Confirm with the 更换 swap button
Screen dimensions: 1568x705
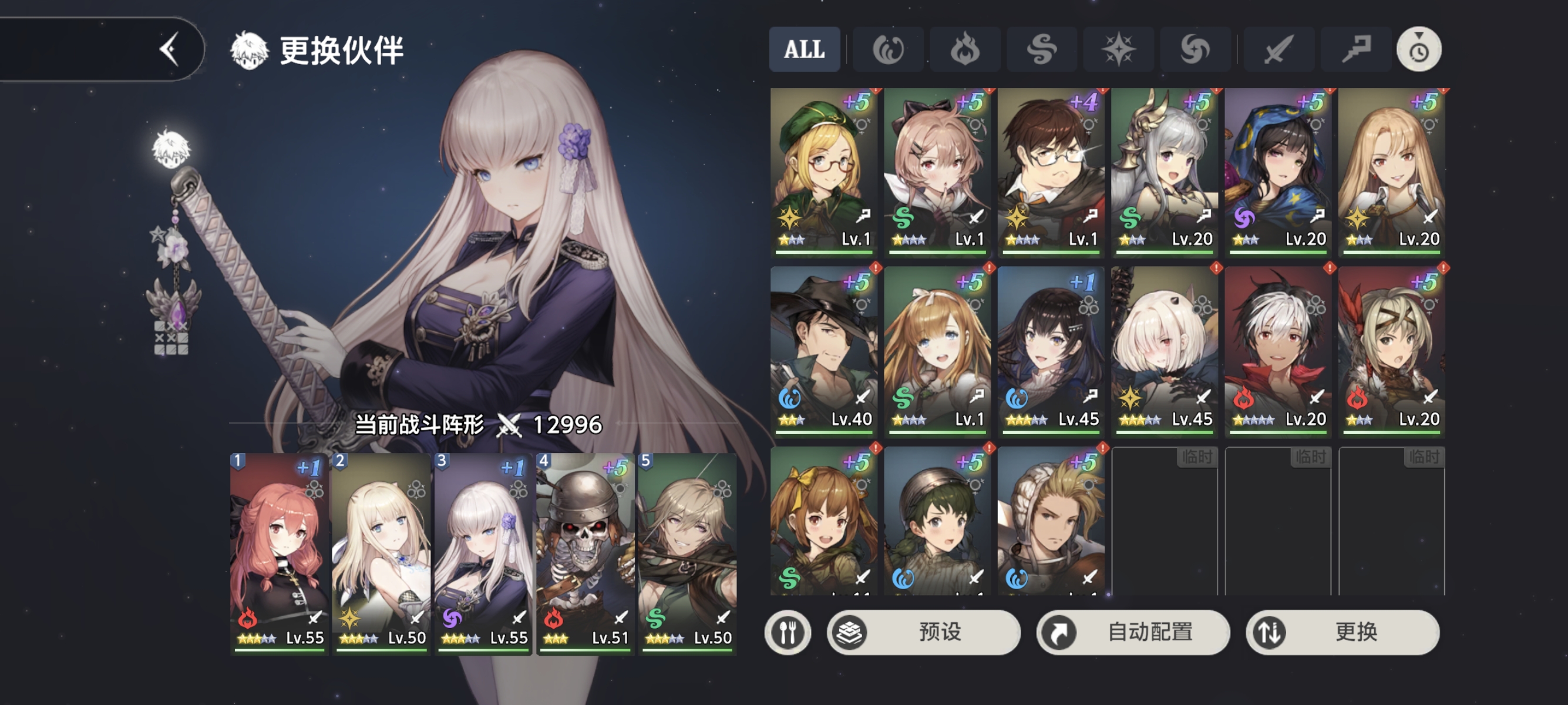click(x=1342, y=633)
